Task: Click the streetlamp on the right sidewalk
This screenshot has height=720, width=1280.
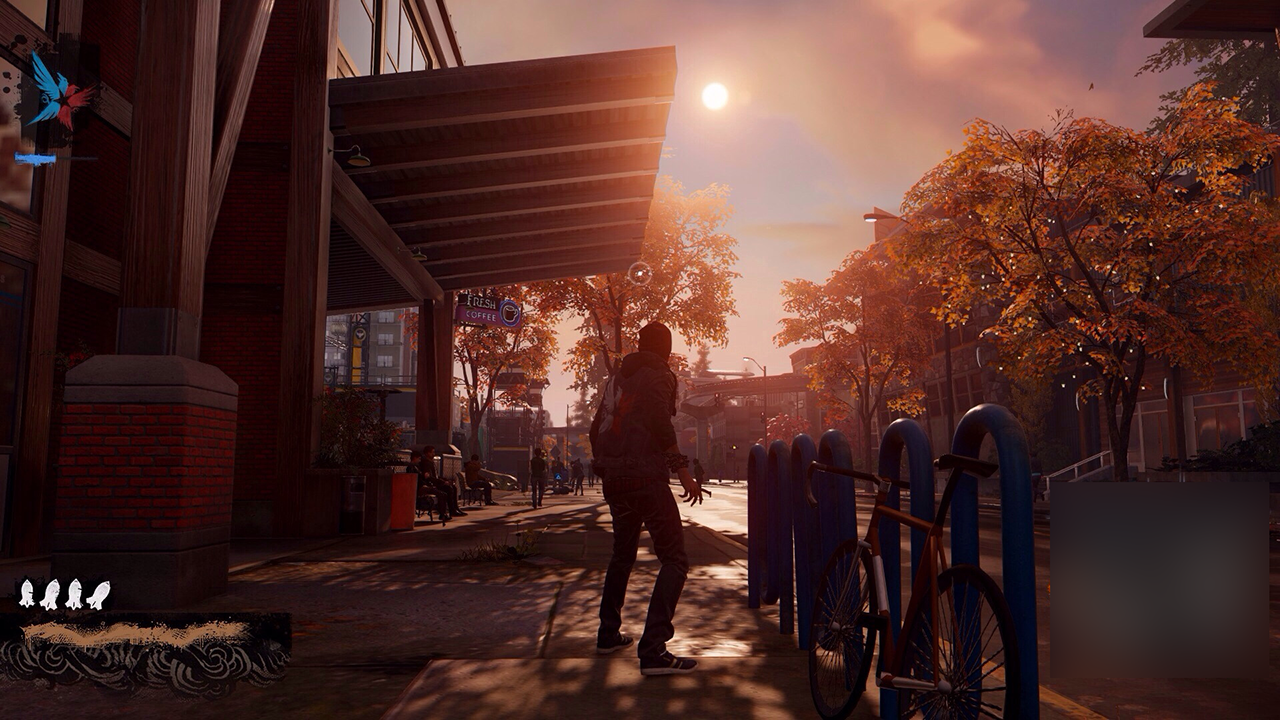Action: tap(747, 360)
